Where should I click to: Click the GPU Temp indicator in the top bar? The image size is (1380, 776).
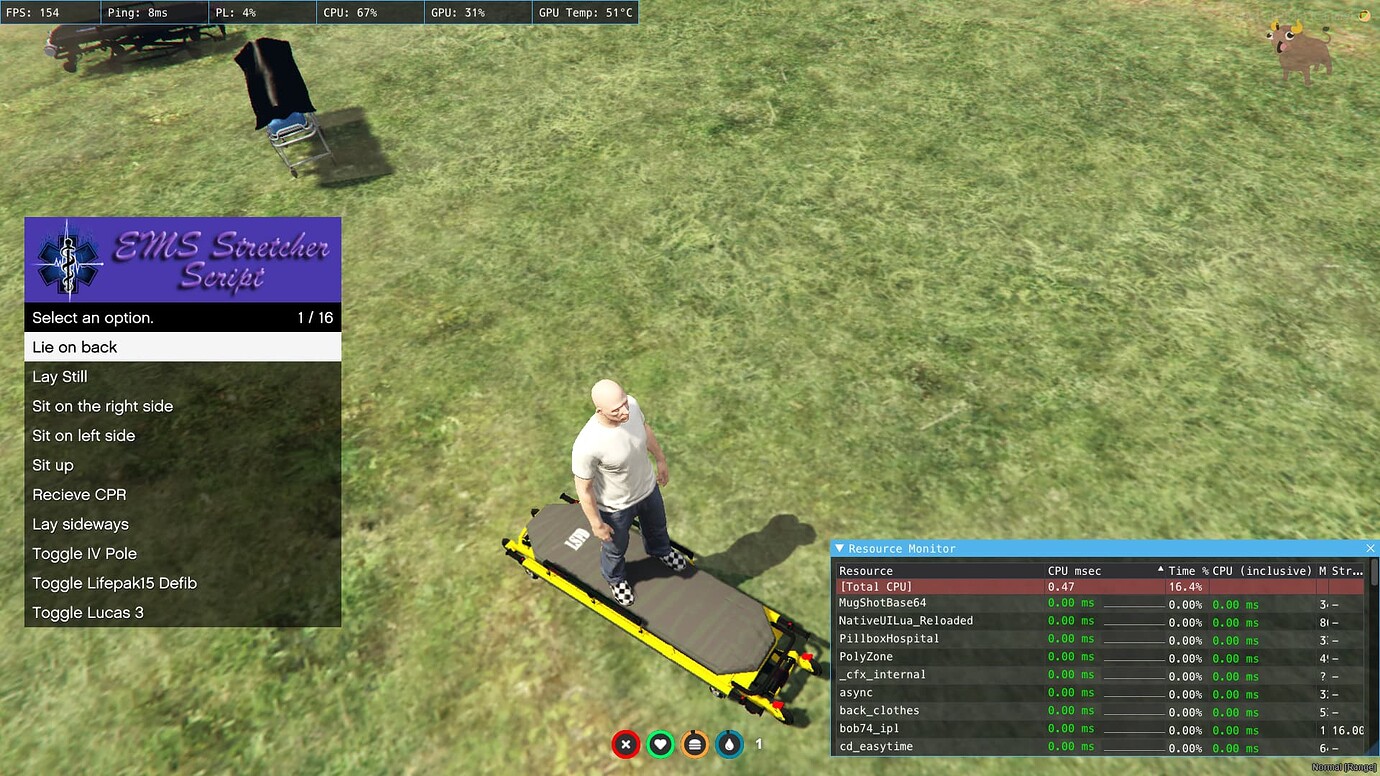[x=585, y=11]
